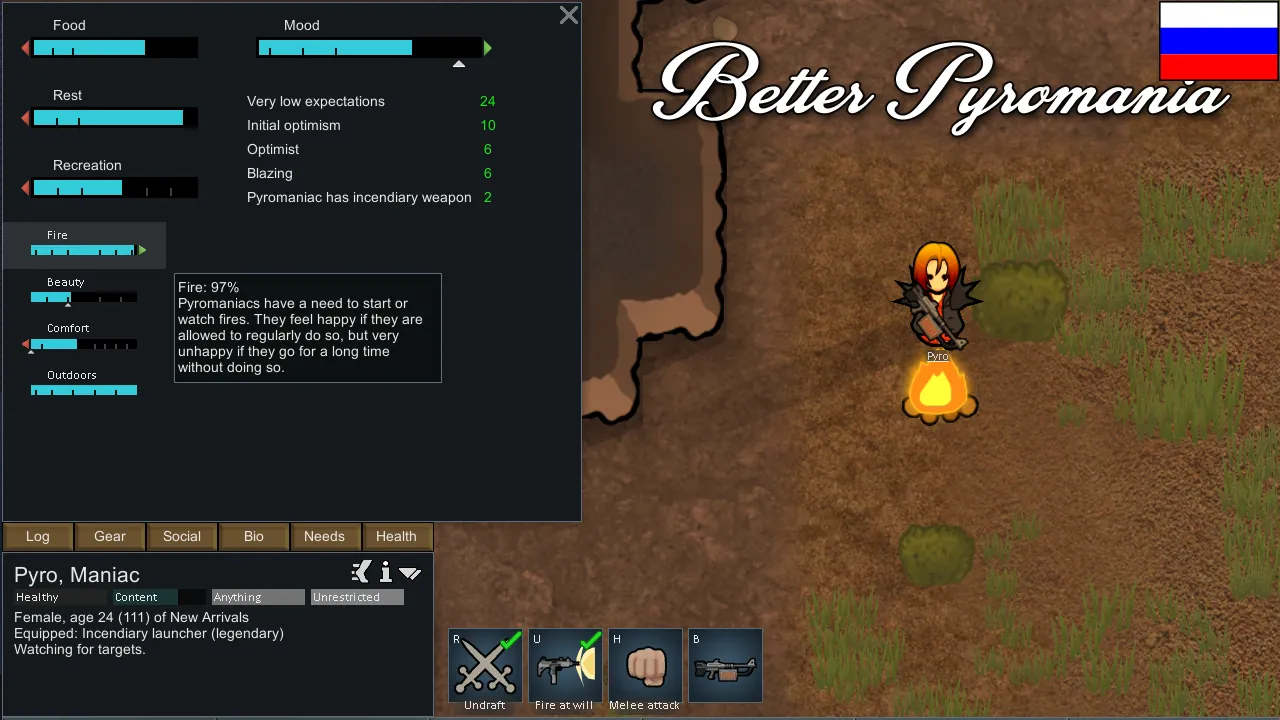
Task: Show the Social tab
Action: pos(182,536)
